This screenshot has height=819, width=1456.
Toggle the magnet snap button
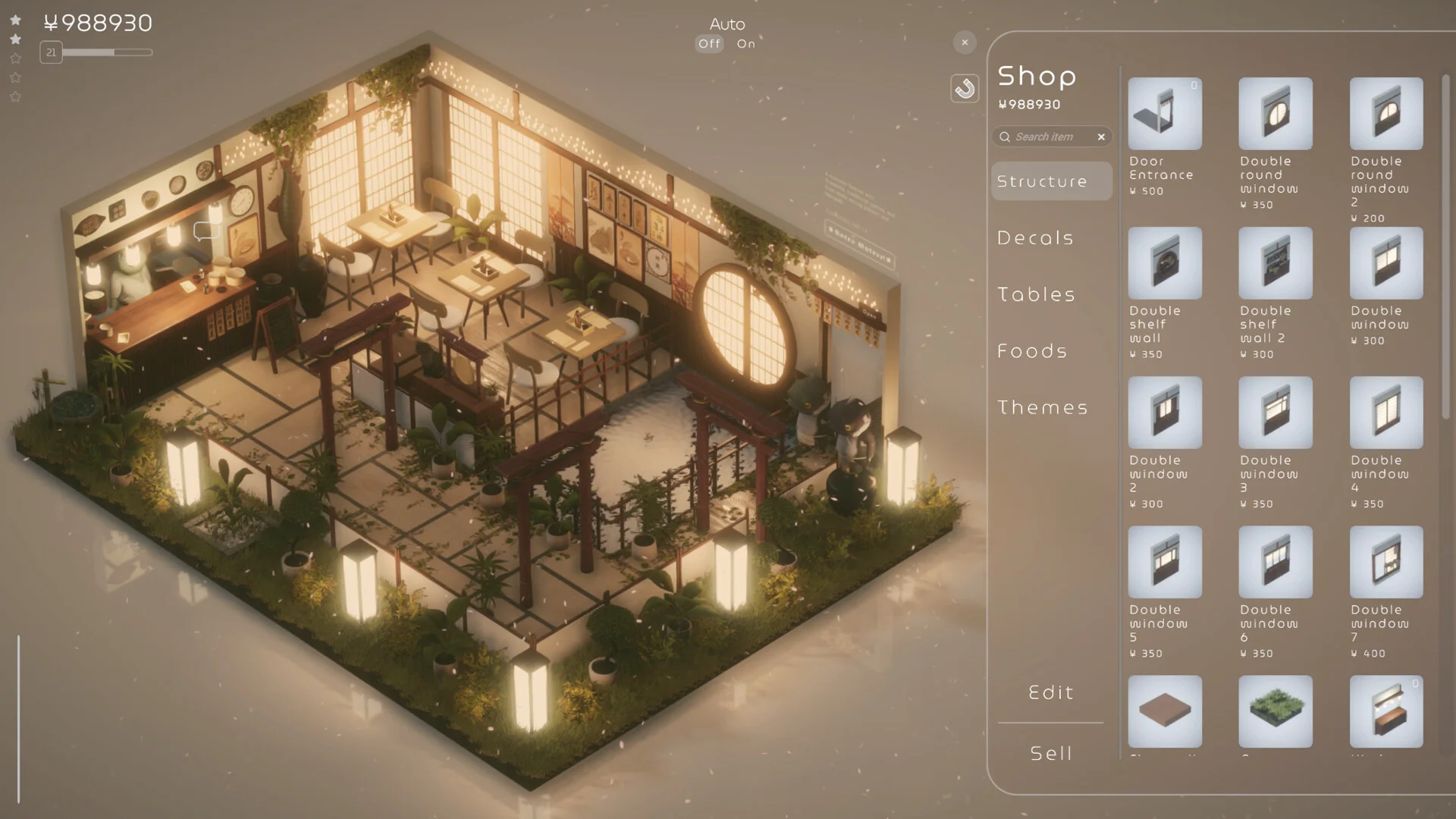pos(965,89)
